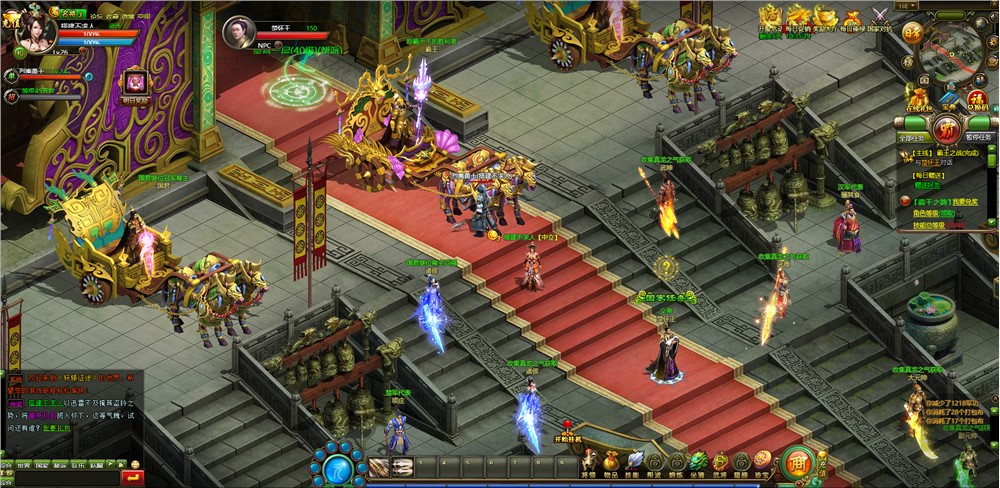This screenshot has height=488, width=1000.
Task: Switch to the 全部任务 quest tab
Action: pos(910,136)
